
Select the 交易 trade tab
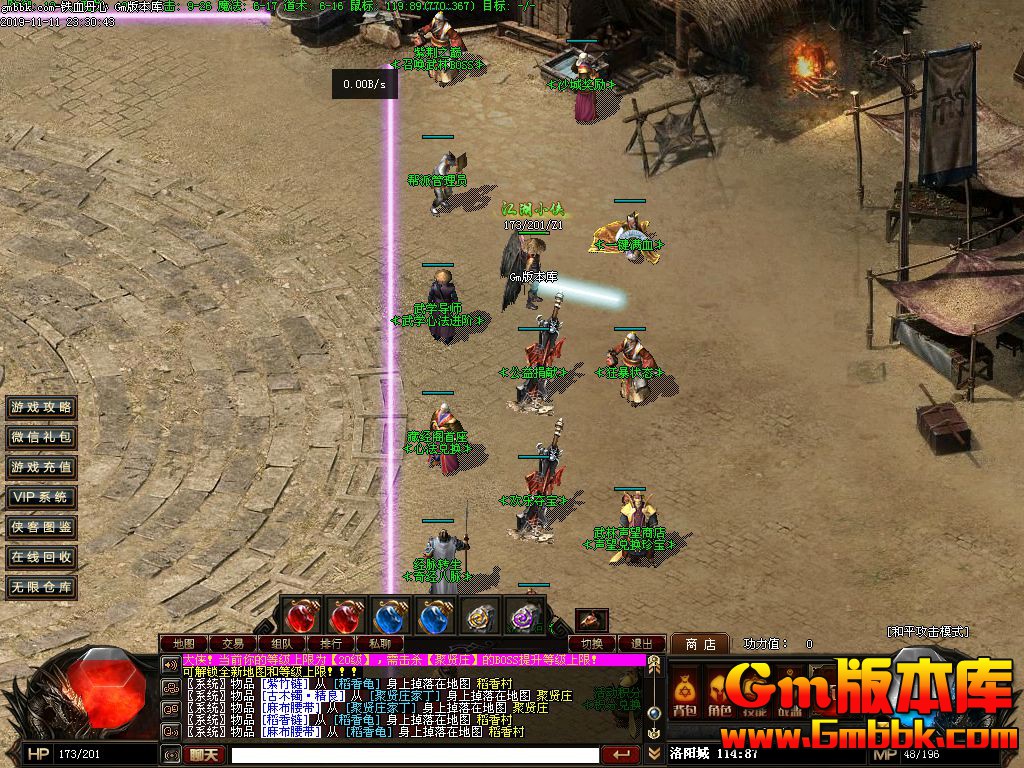click(x=233, y=643)
